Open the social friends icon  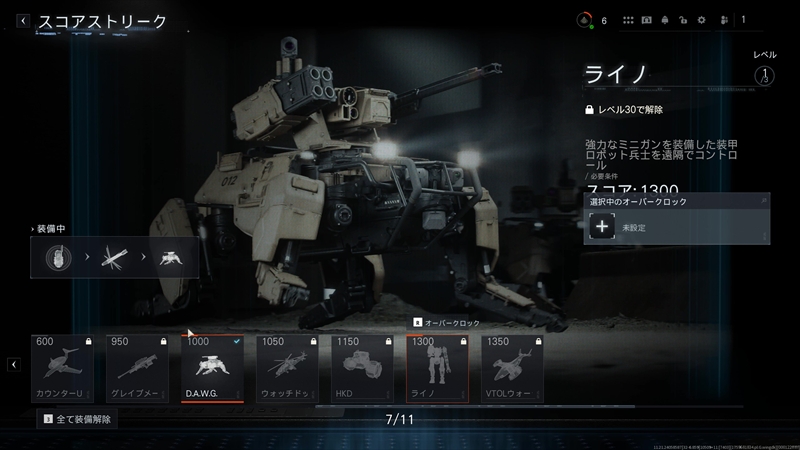click(x=723, y=20)
